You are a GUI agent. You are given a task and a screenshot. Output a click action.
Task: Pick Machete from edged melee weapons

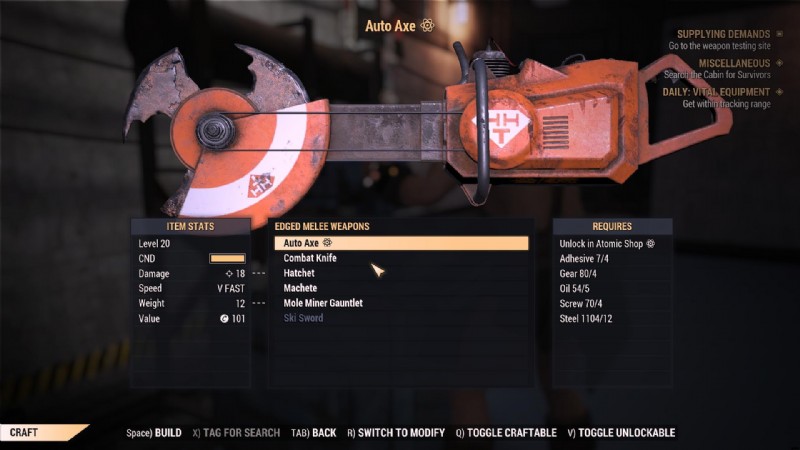(300, 288)
